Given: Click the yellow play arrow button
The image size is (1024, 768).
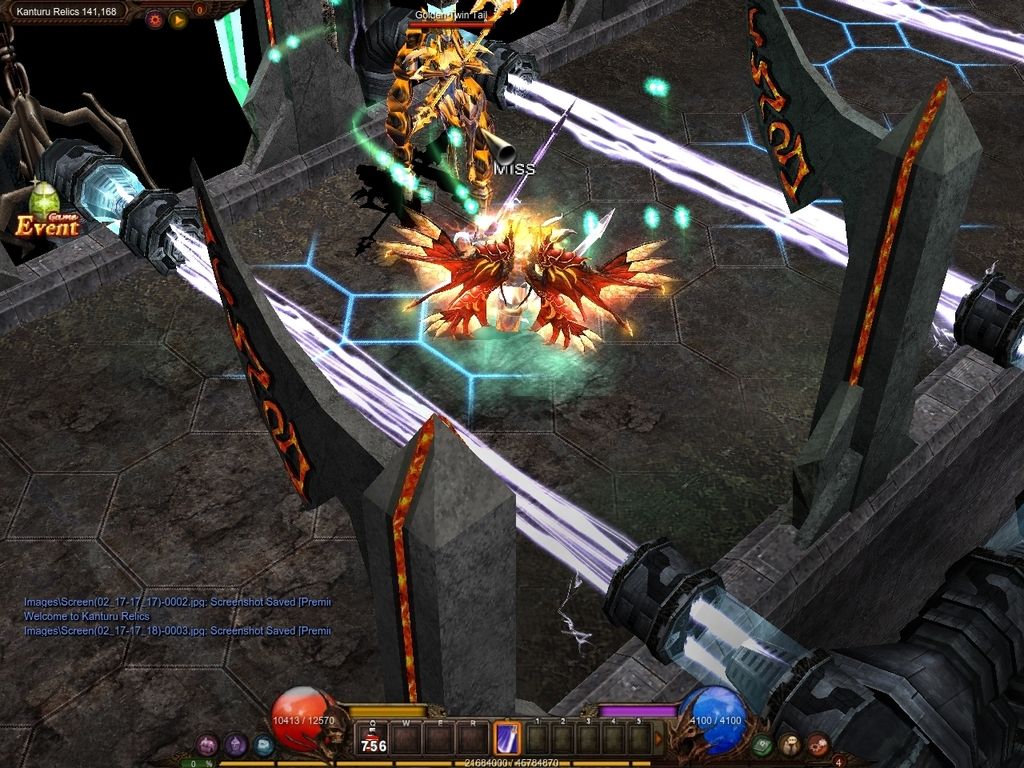Looking at the screenshot, I should tap(178, 18).
